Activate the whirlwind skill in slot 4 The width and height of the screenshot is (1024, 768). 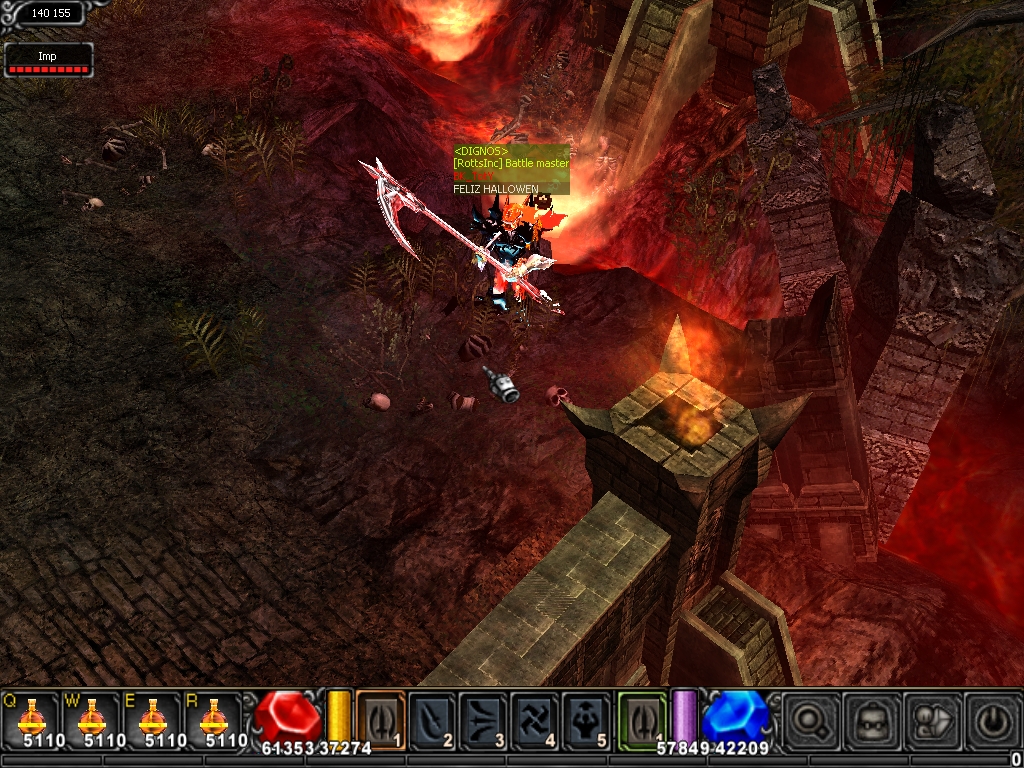pyautogui.click(x=534, y=719)
